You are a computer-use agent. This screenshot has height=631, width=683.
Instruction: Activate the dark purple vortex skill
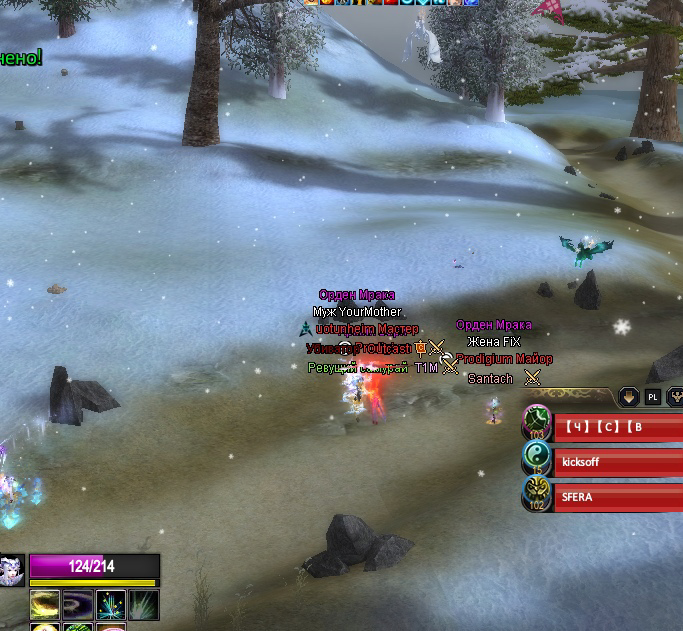pos(78,604)
